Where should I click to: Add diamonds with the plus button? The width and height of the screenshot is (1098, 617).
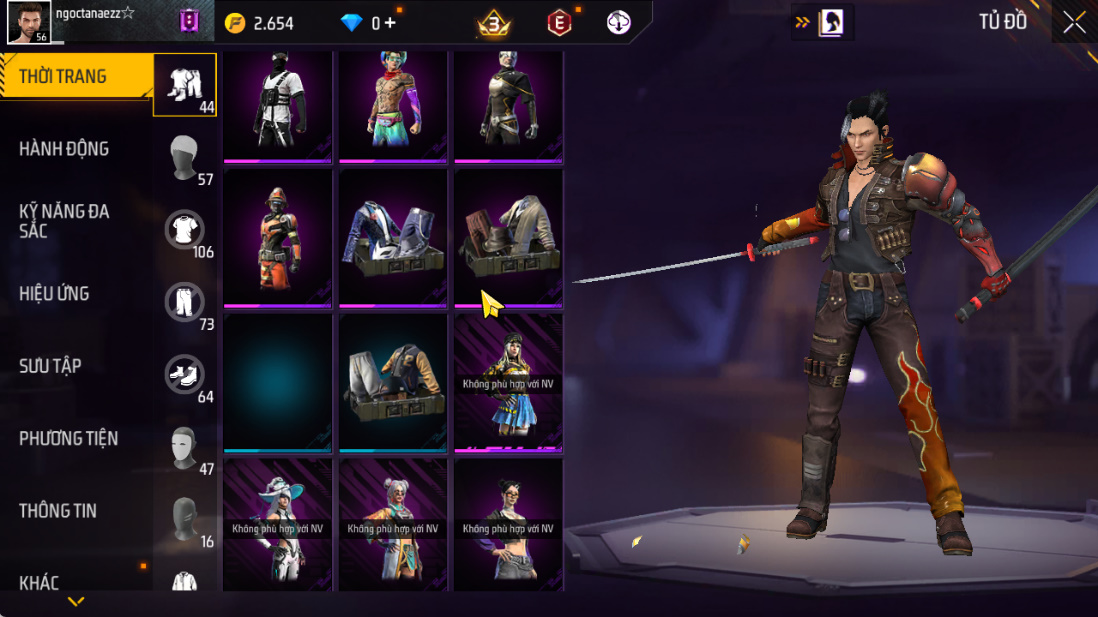click(x=390, y=23)
